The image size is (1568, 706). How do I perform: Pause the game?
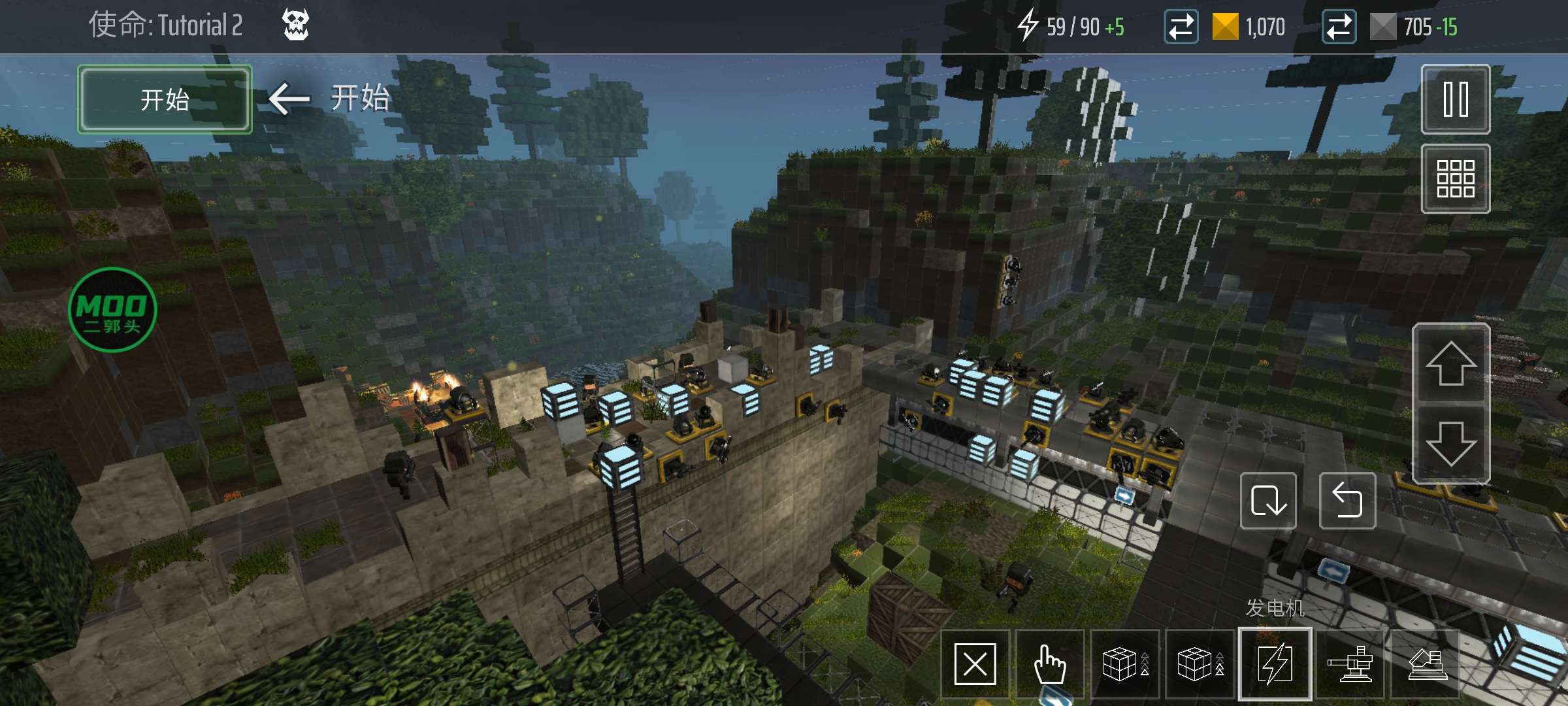coord(1455,100)
